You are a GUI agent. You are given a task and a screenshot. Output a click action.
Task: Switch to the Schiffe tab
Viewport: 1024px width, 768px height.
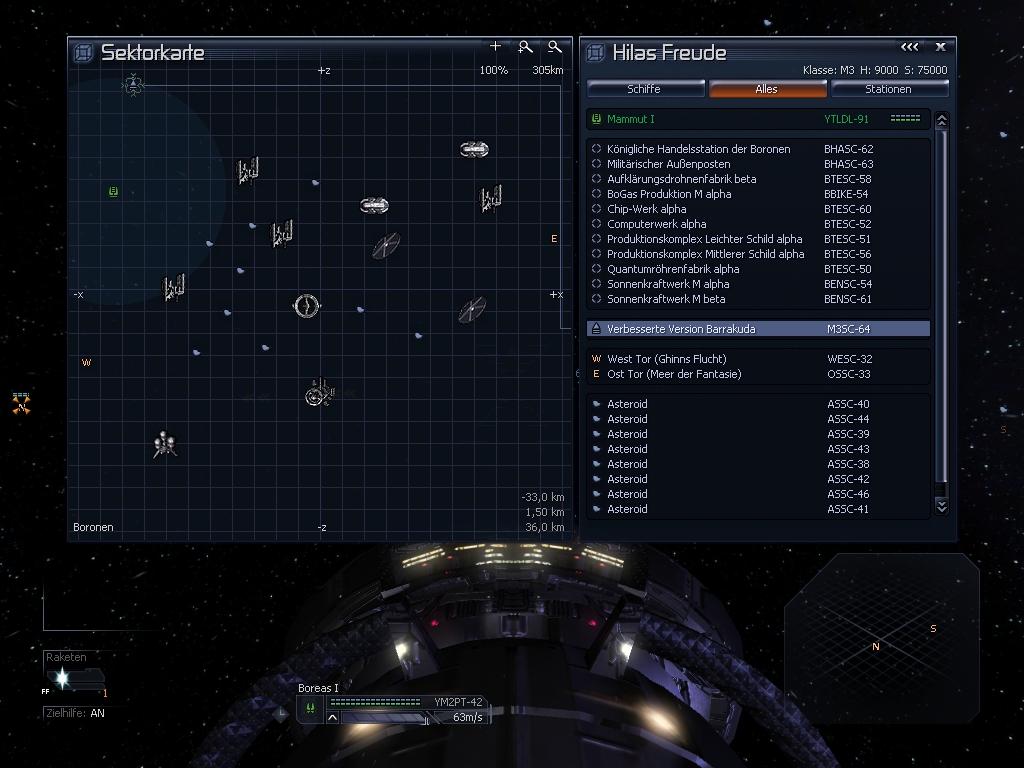coord(644,89)
